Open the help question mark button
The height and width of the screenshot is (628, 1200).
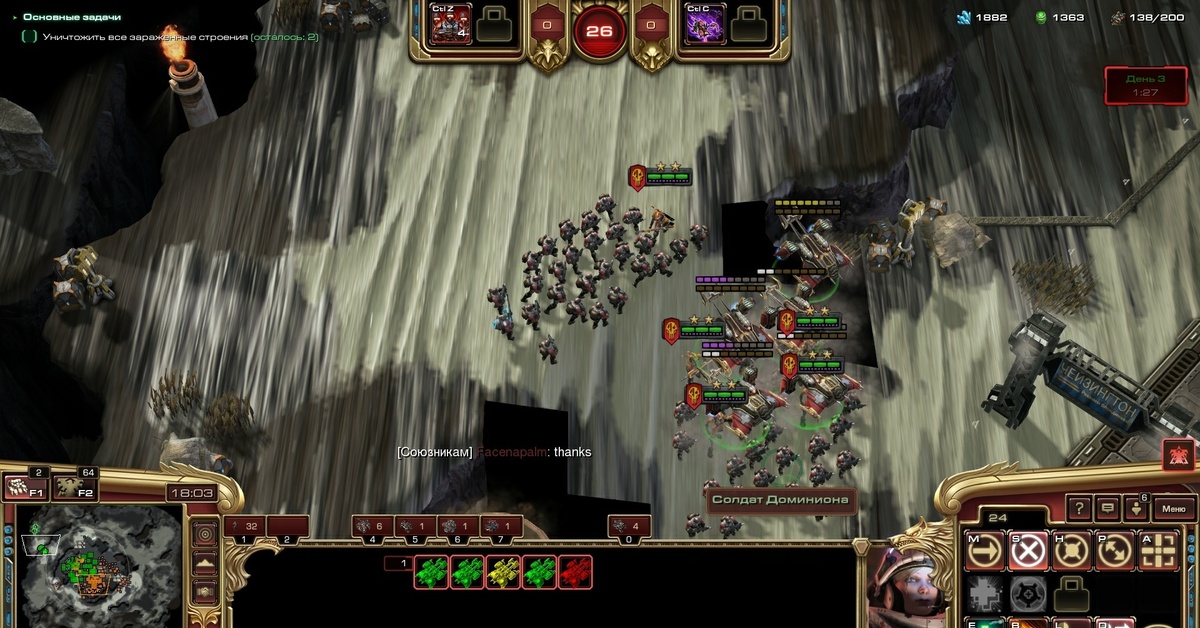click(x=1078, y=508)
